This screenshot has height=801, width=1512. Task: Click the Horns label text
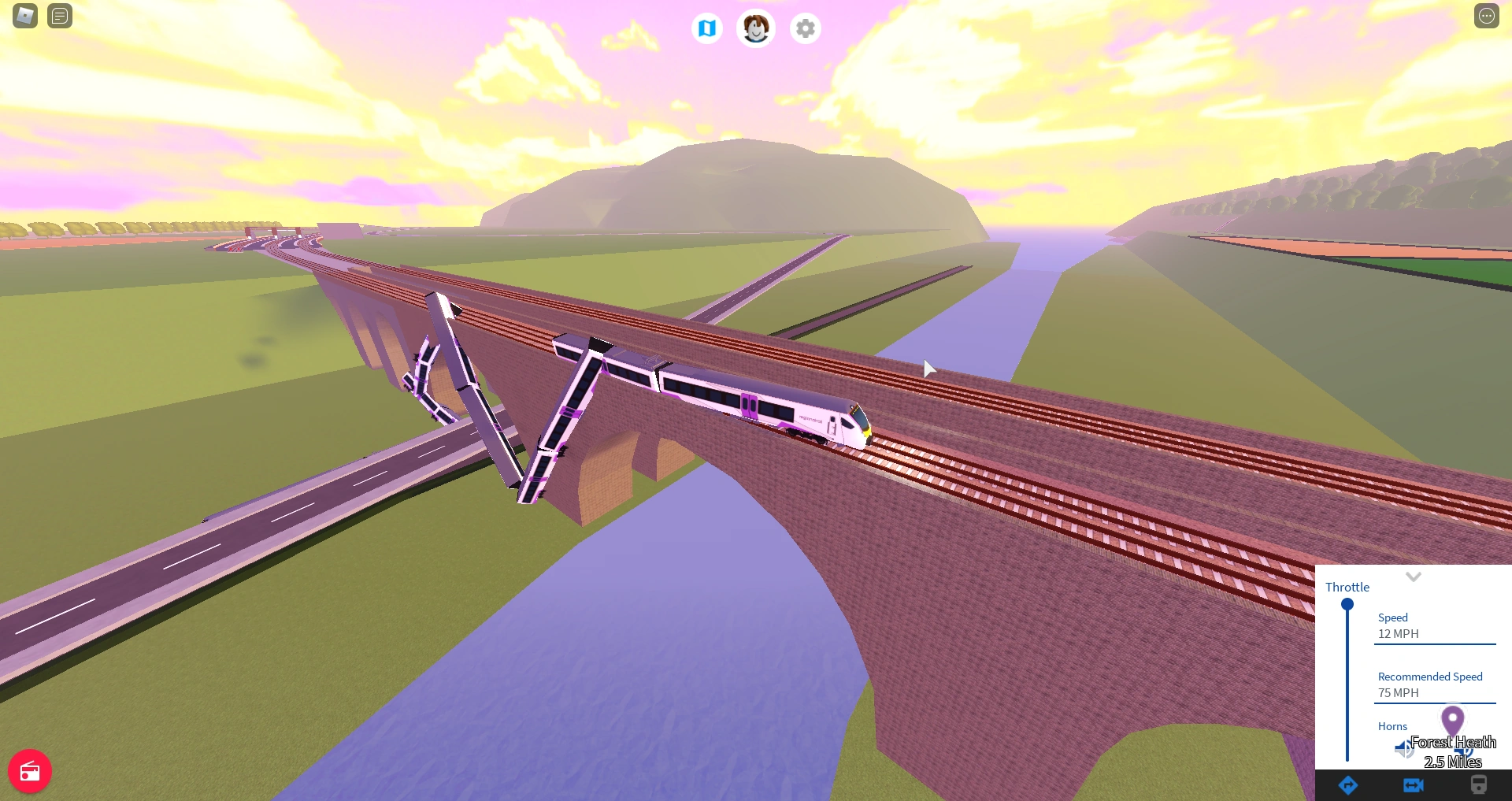pyautogui.click(x=1393, y=726)
